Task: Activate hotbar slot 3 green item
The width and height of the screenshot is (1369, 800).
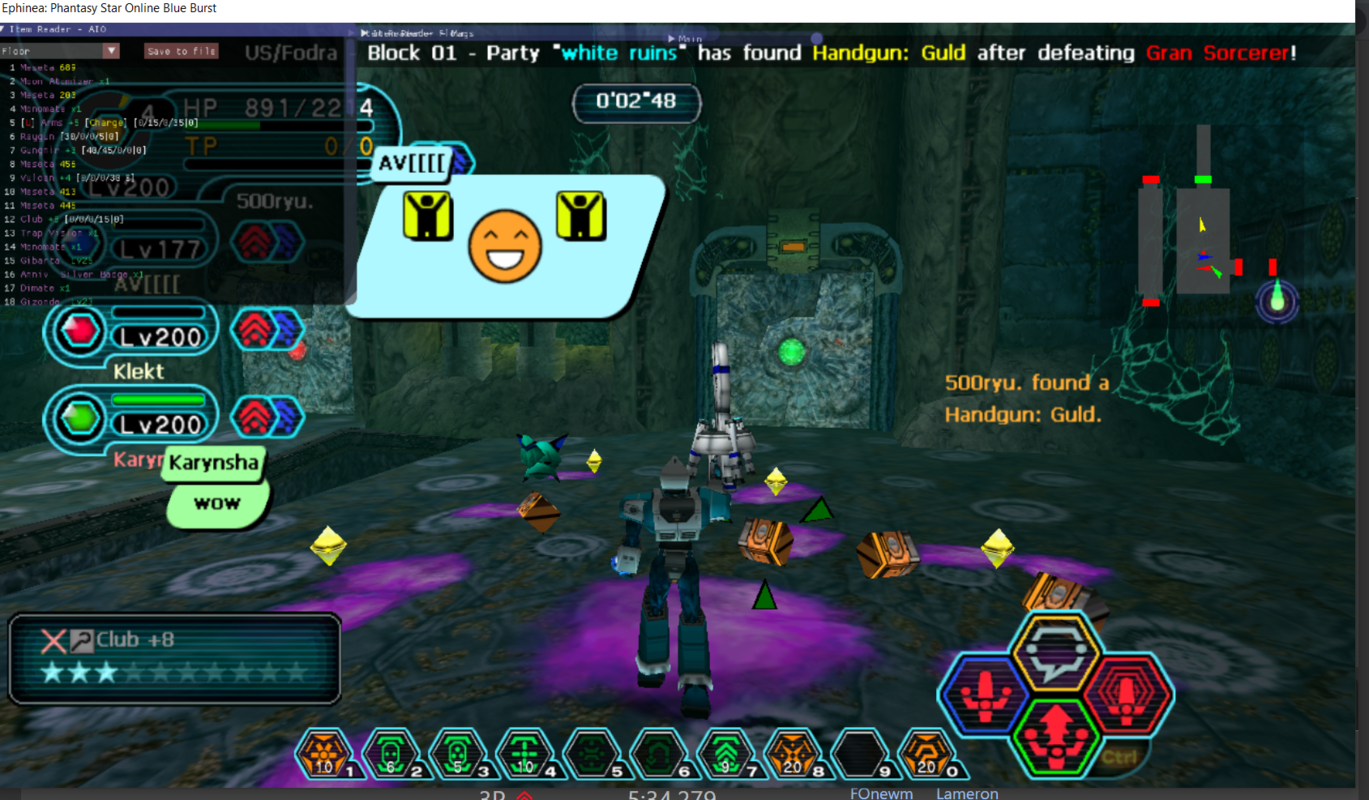Action: tap(458, 755)
